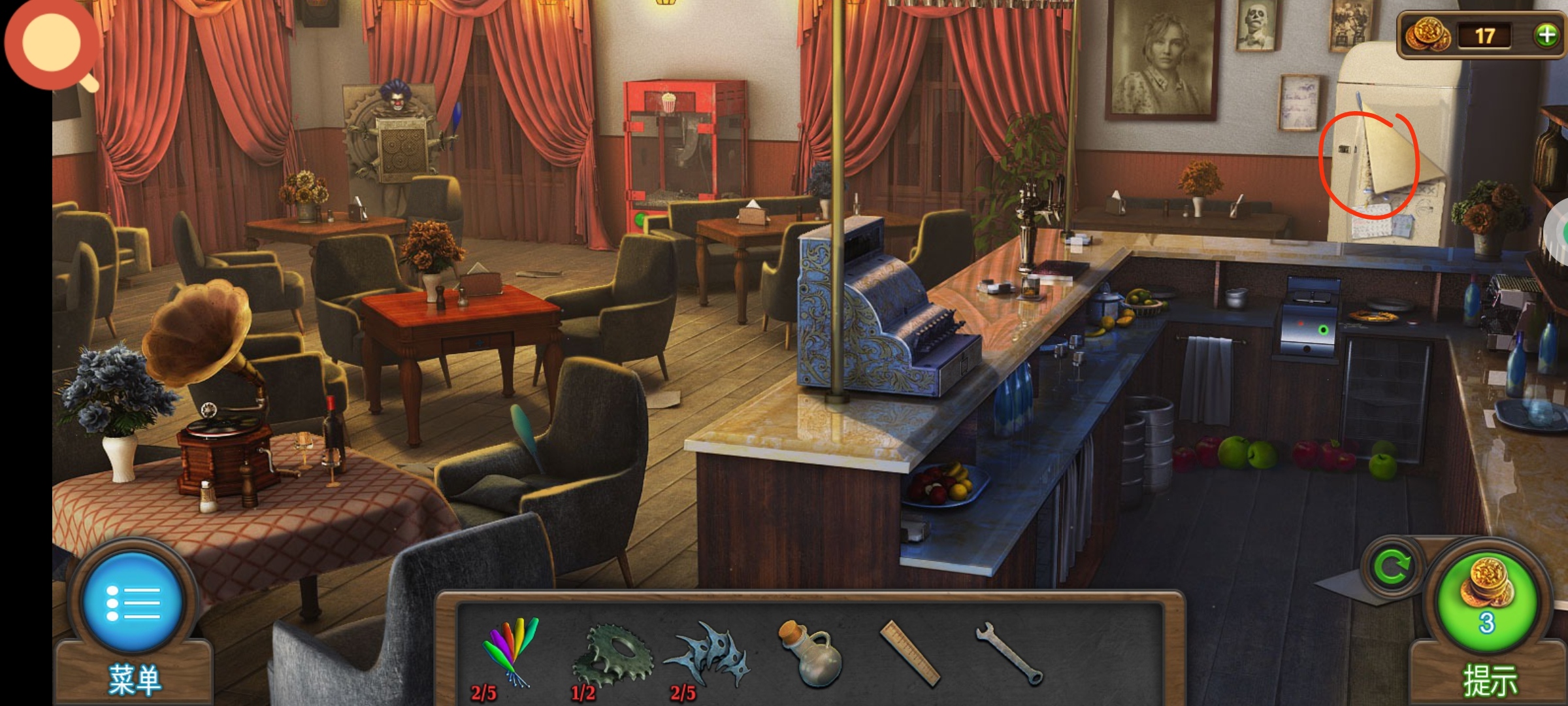Select the colorful feathers inventory item
Image resolution: width=1568 pixels, height=706 pixels.
511,652
